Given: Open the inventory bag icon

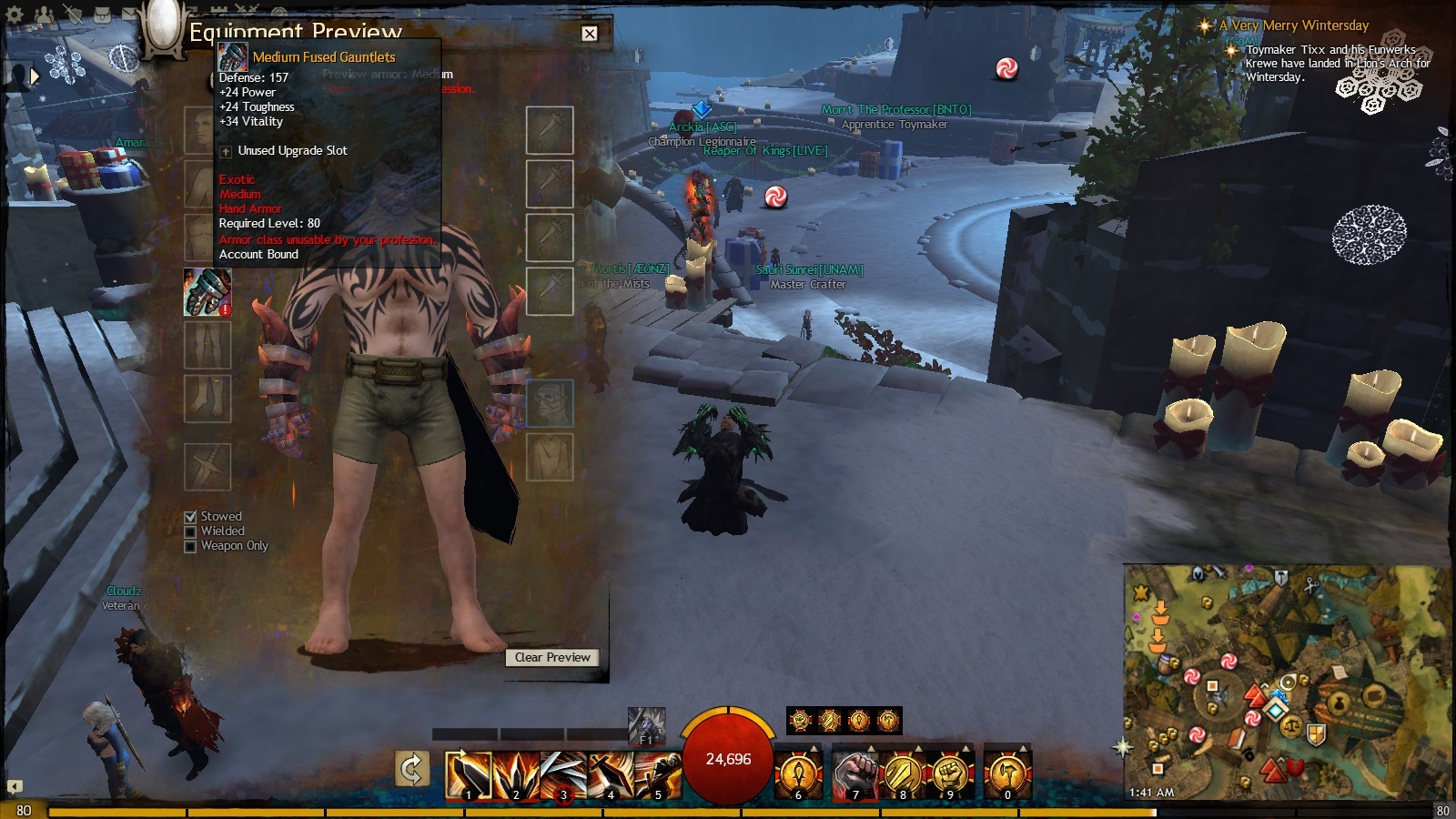Looking at the screenshot, I should point(104,15).
